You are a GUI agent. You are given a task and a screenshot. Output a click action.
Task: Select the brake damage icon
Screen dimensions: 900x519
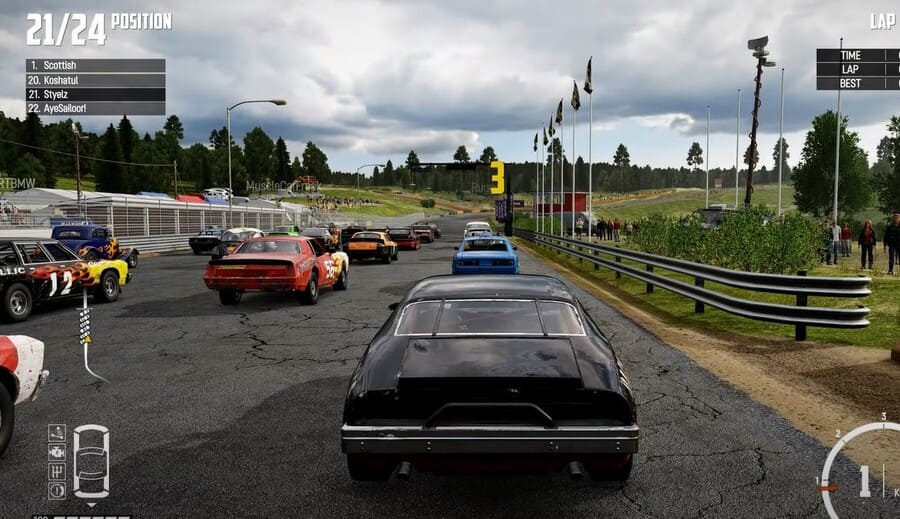(x=57, y=490)
